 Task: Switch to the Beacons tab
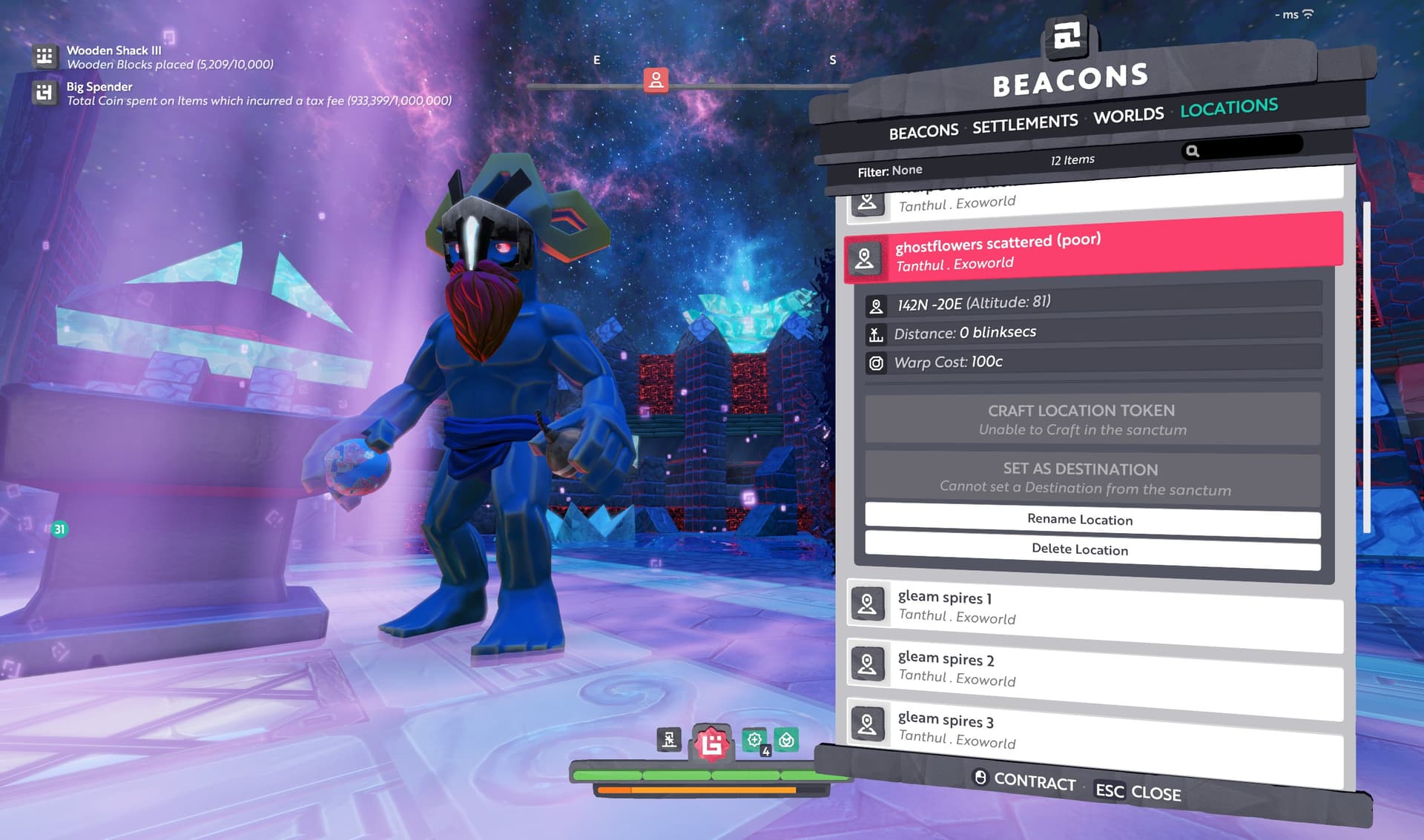coord(923,132)
